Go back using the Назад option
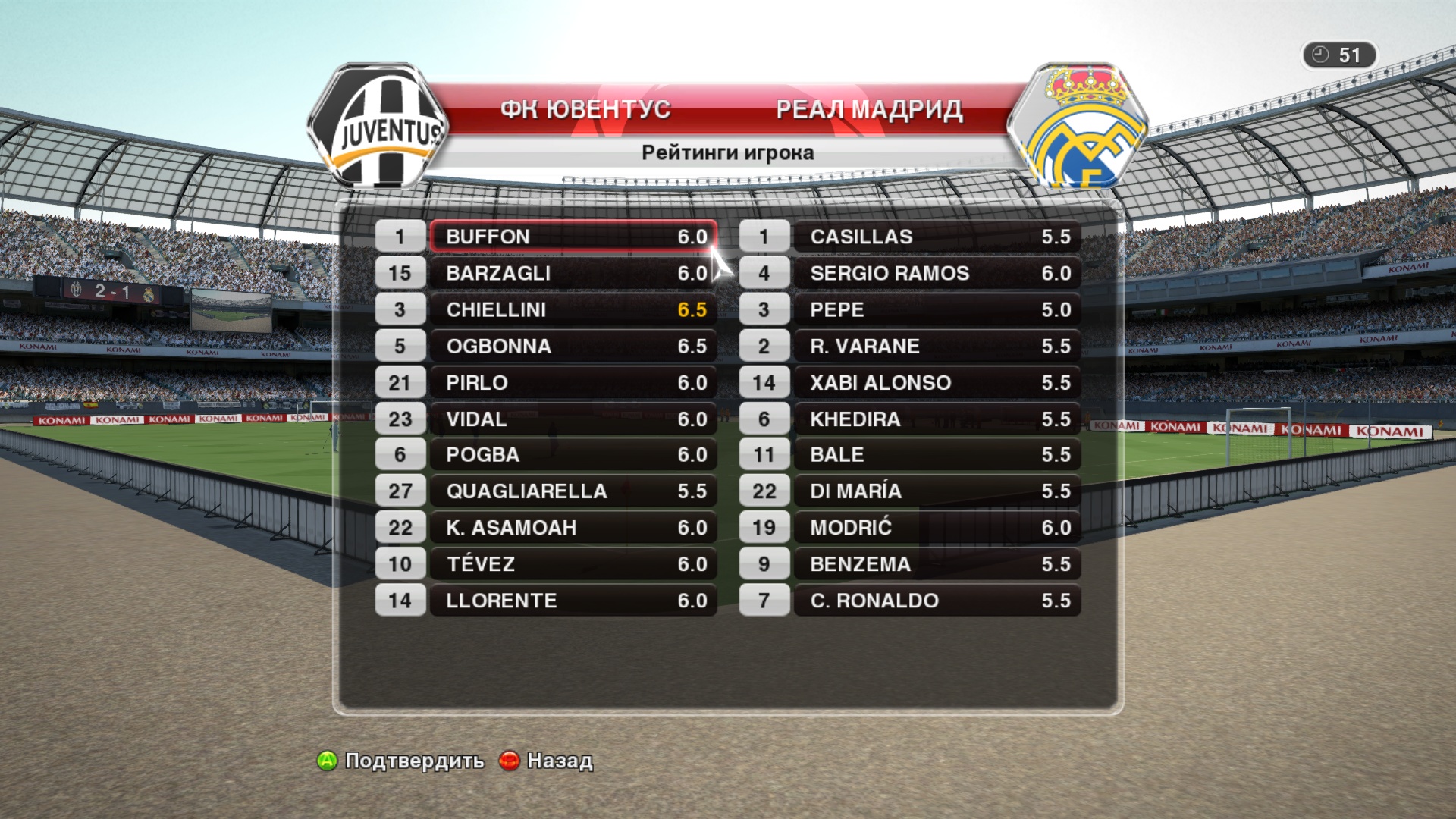The height and width of the screenshot is (819, 1456). click(548, 761)
